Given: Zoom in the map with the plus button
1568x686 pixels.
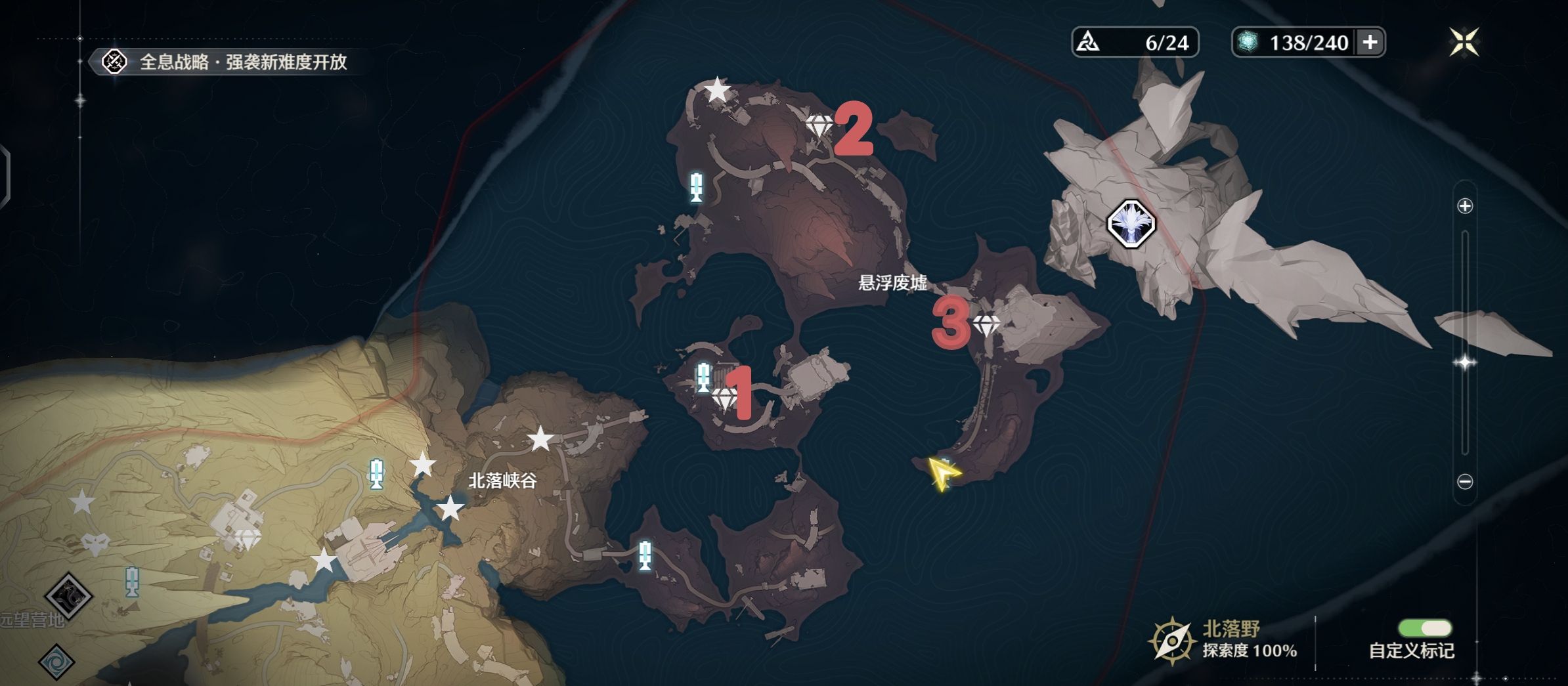Looking at the screenshot, I should [1465, 206].
